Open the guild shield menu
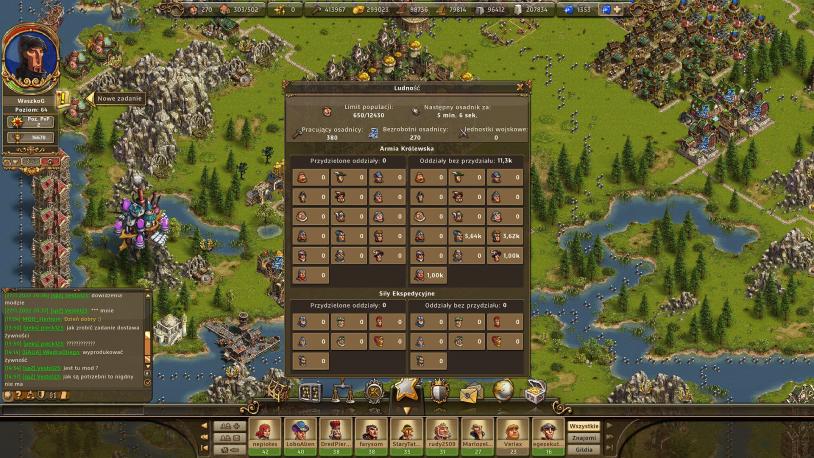Viewport: 814px width, 458px height. [438, 391]
